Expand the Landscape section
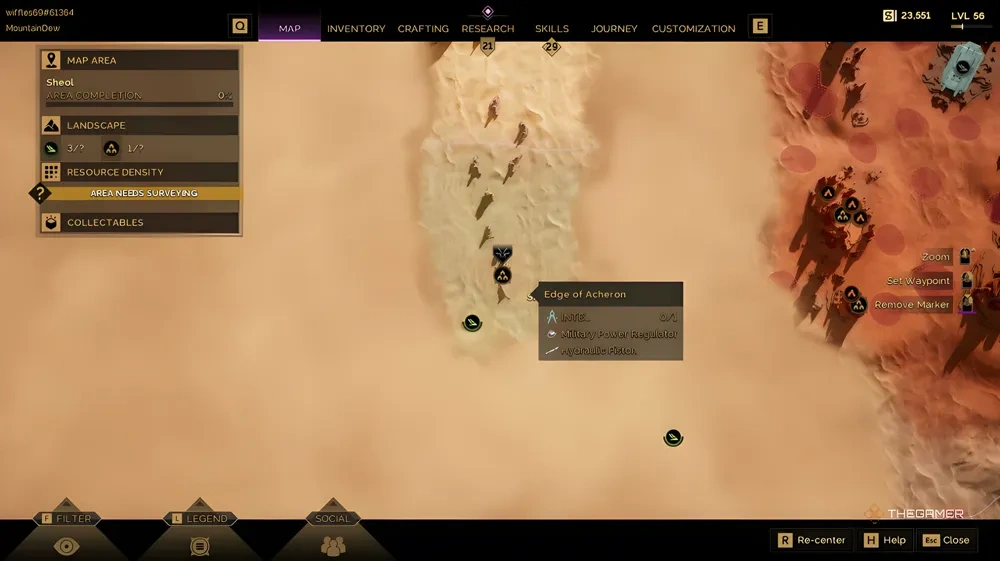 click(x=140, y=125)
